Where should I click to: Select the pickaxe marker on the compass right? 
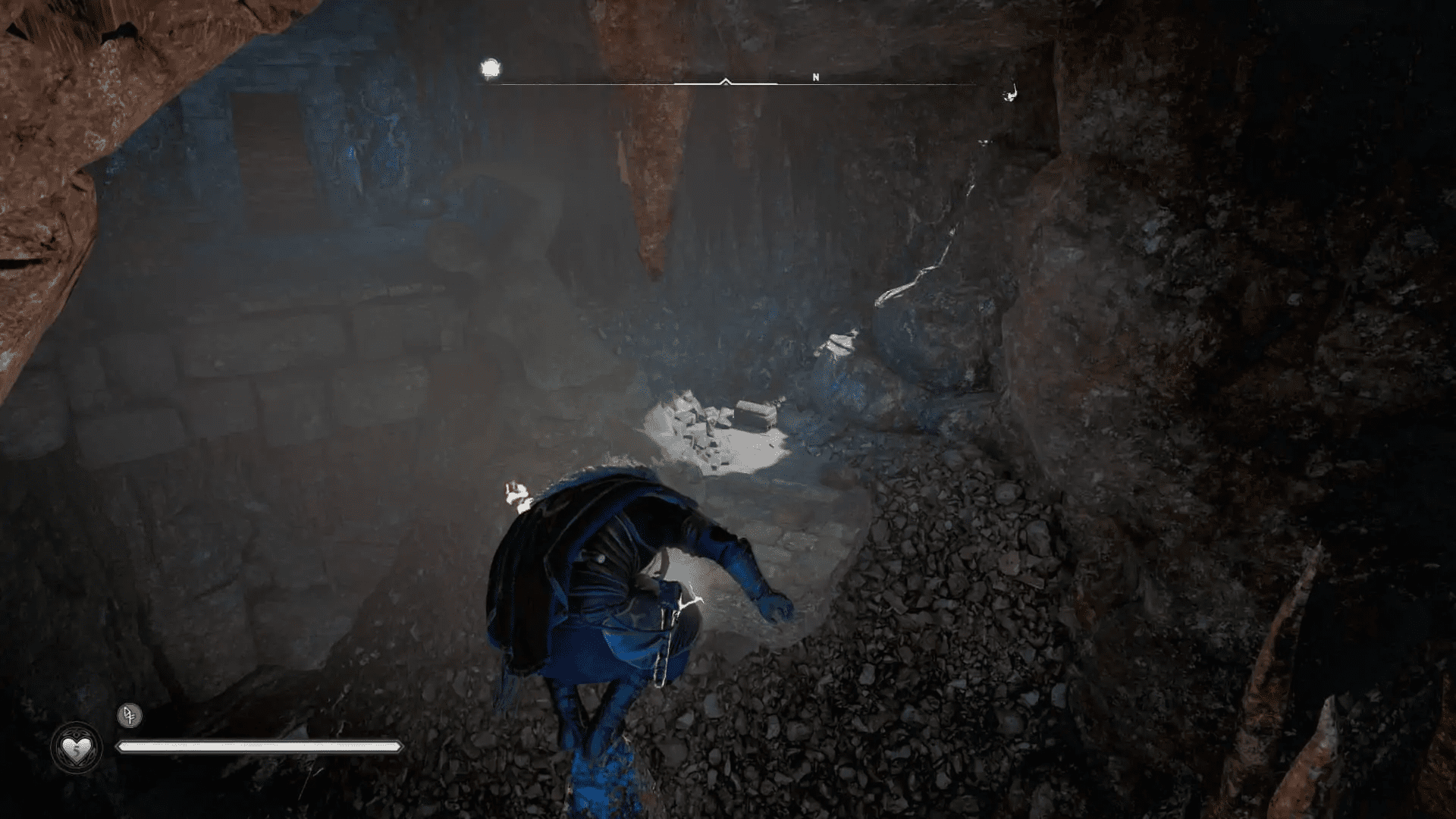[x=1009, y=93]
